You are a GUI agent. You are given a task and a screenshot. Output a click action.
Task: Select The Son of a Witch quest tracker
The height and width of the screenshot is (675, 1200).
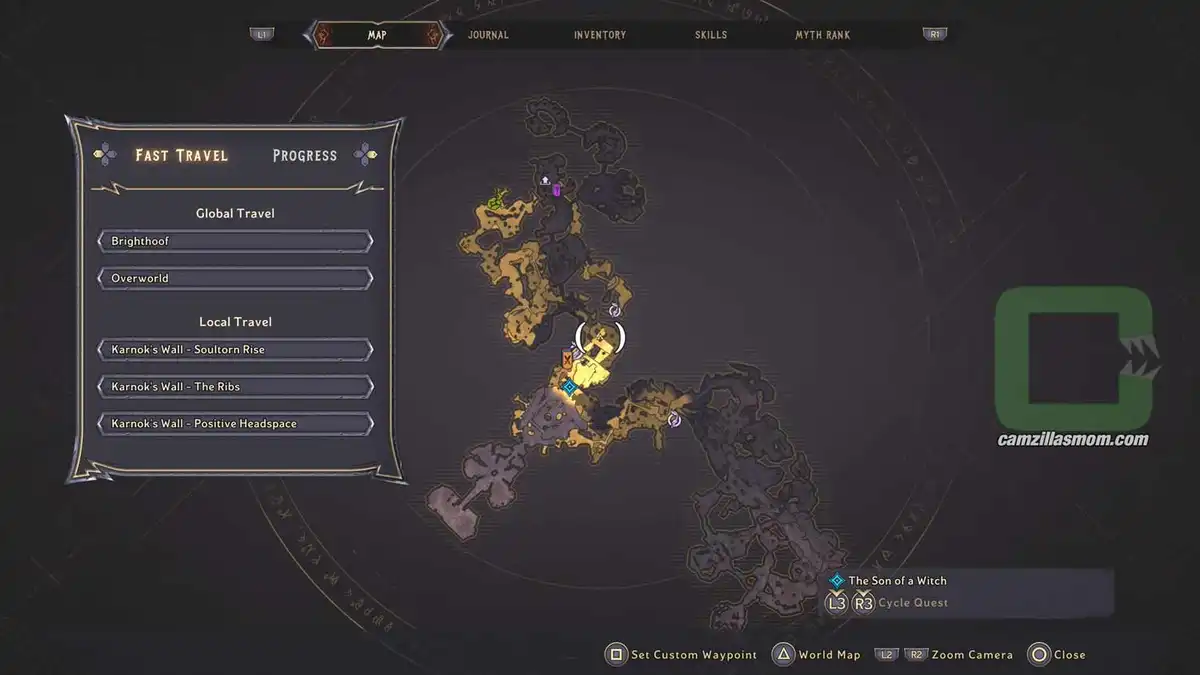click(x=897, y=580)
